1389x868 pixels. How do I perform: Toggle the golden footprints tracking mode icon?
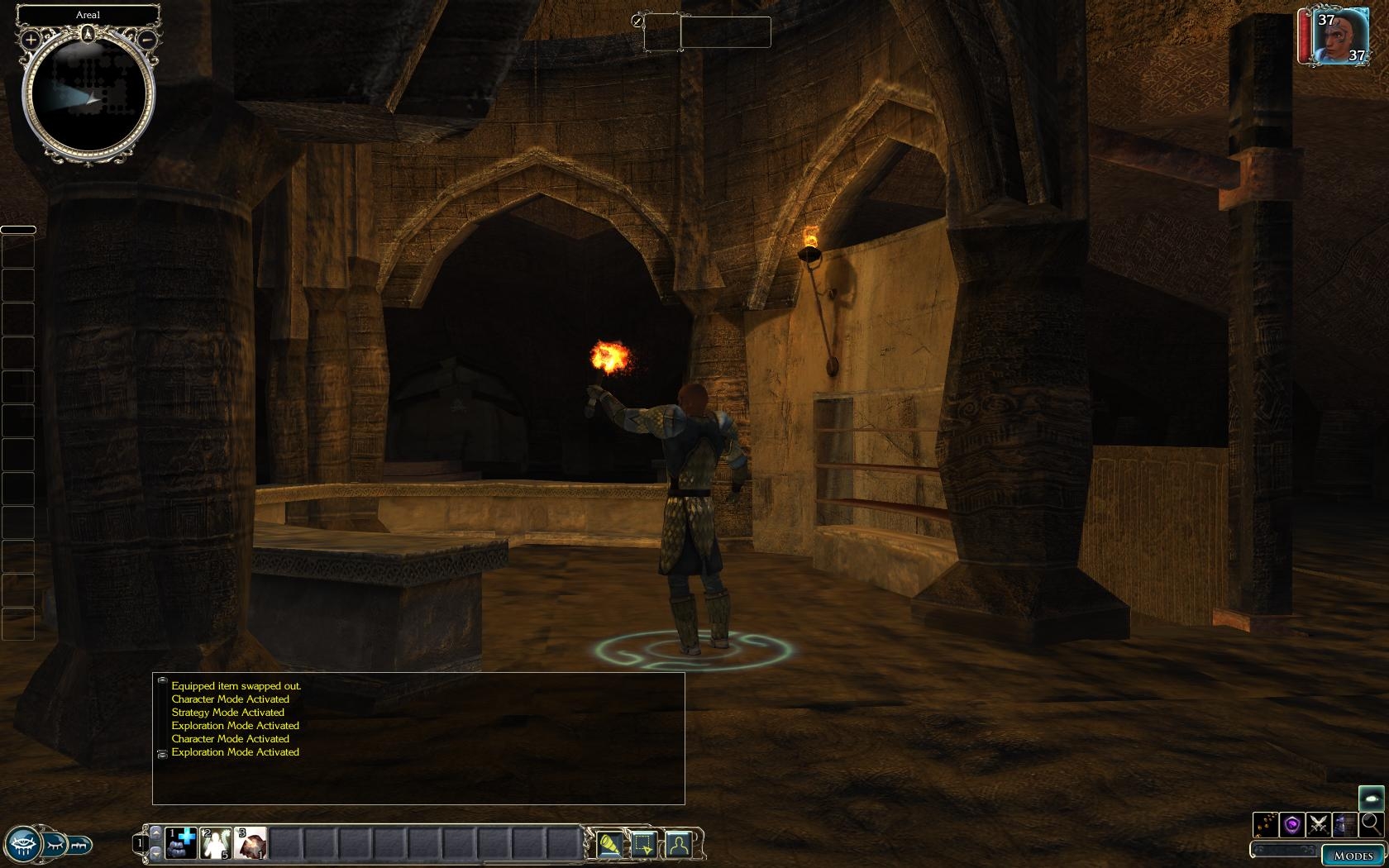(x=1266, y=824)
